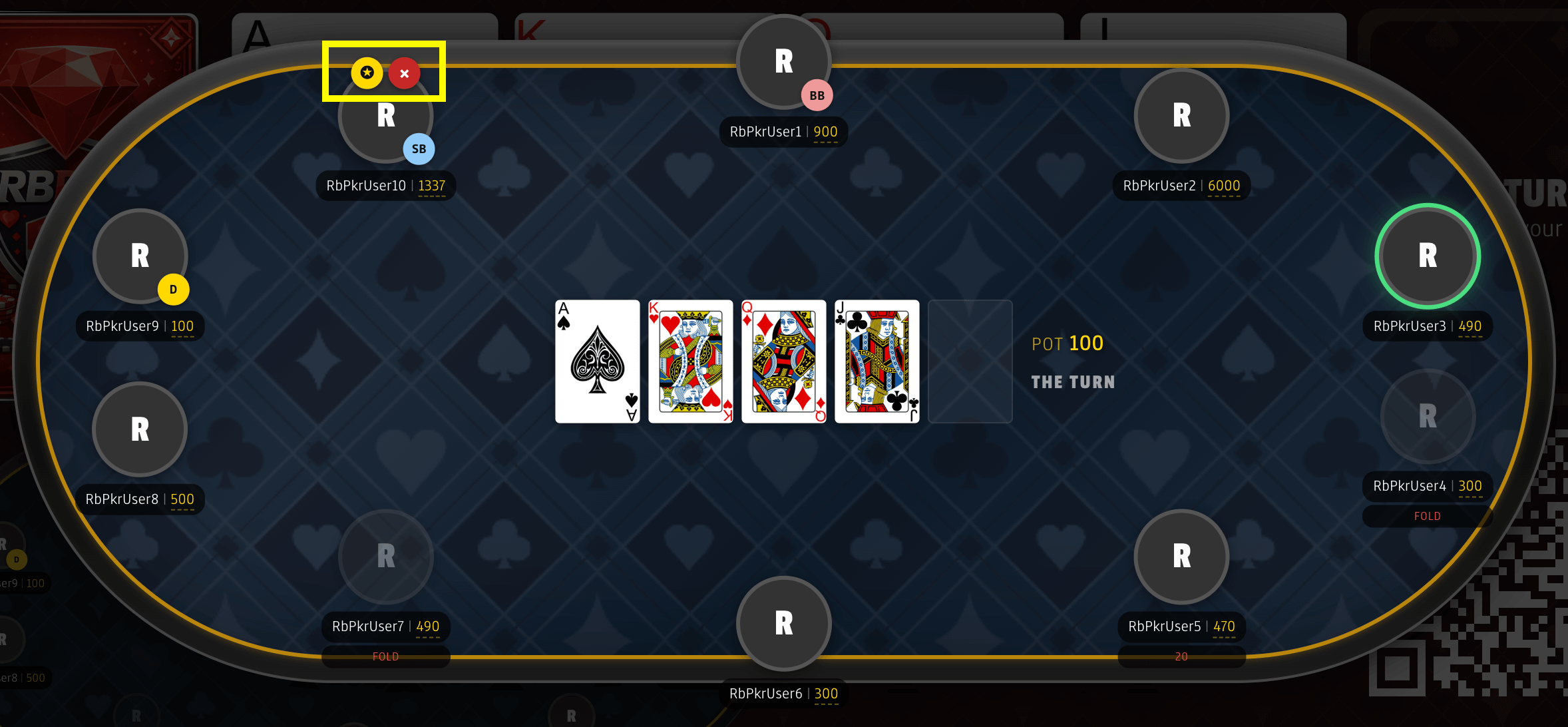1568x727 pixels.
Task: Click RbPkrUser8's avatar on the left
Action: tap(140, 429)
